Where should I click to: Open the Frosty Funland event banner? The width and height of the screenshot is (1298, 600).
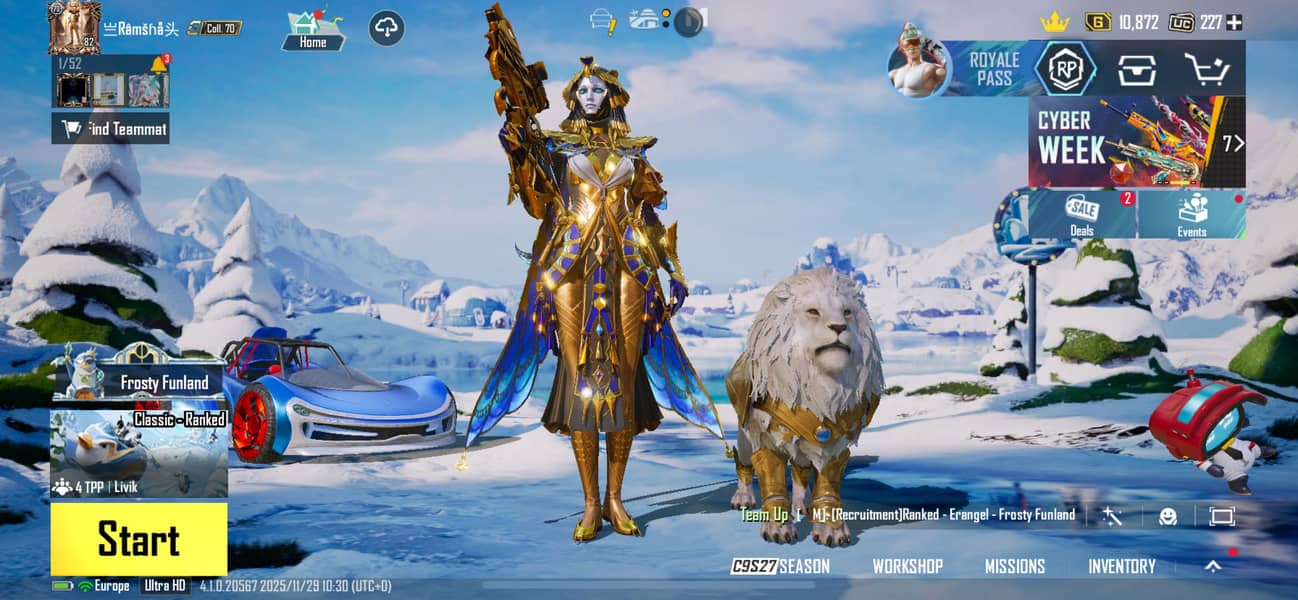(140, 378)
